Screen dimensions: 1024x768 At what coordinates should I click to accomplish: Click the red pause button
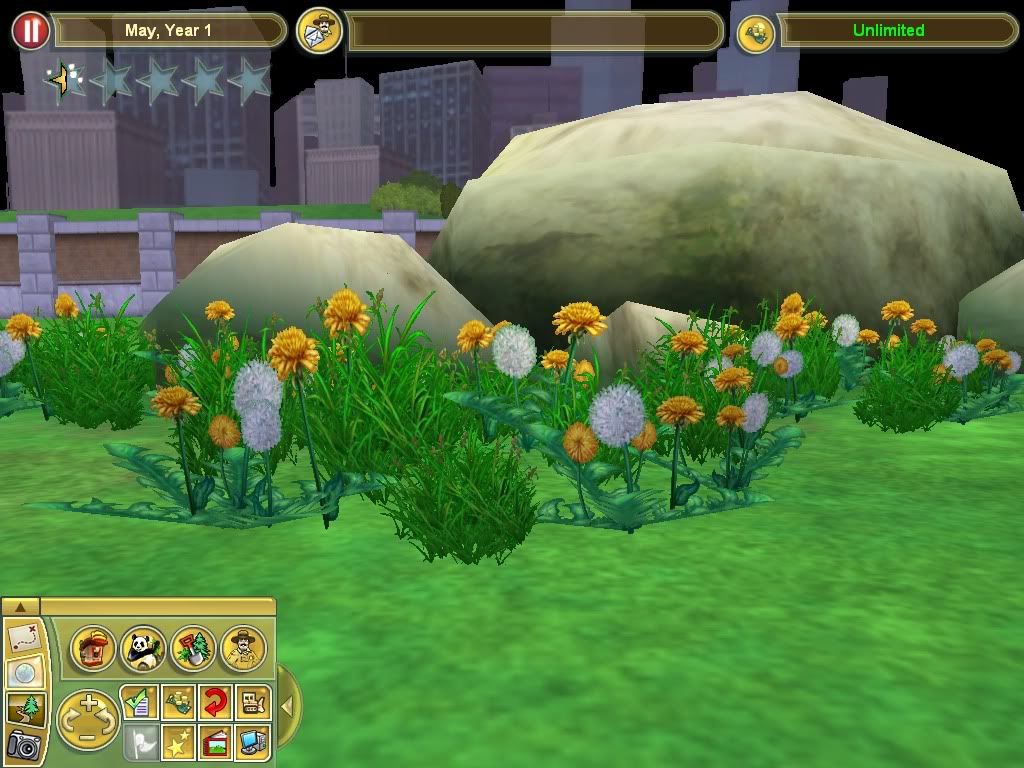[x=30, y=31]
